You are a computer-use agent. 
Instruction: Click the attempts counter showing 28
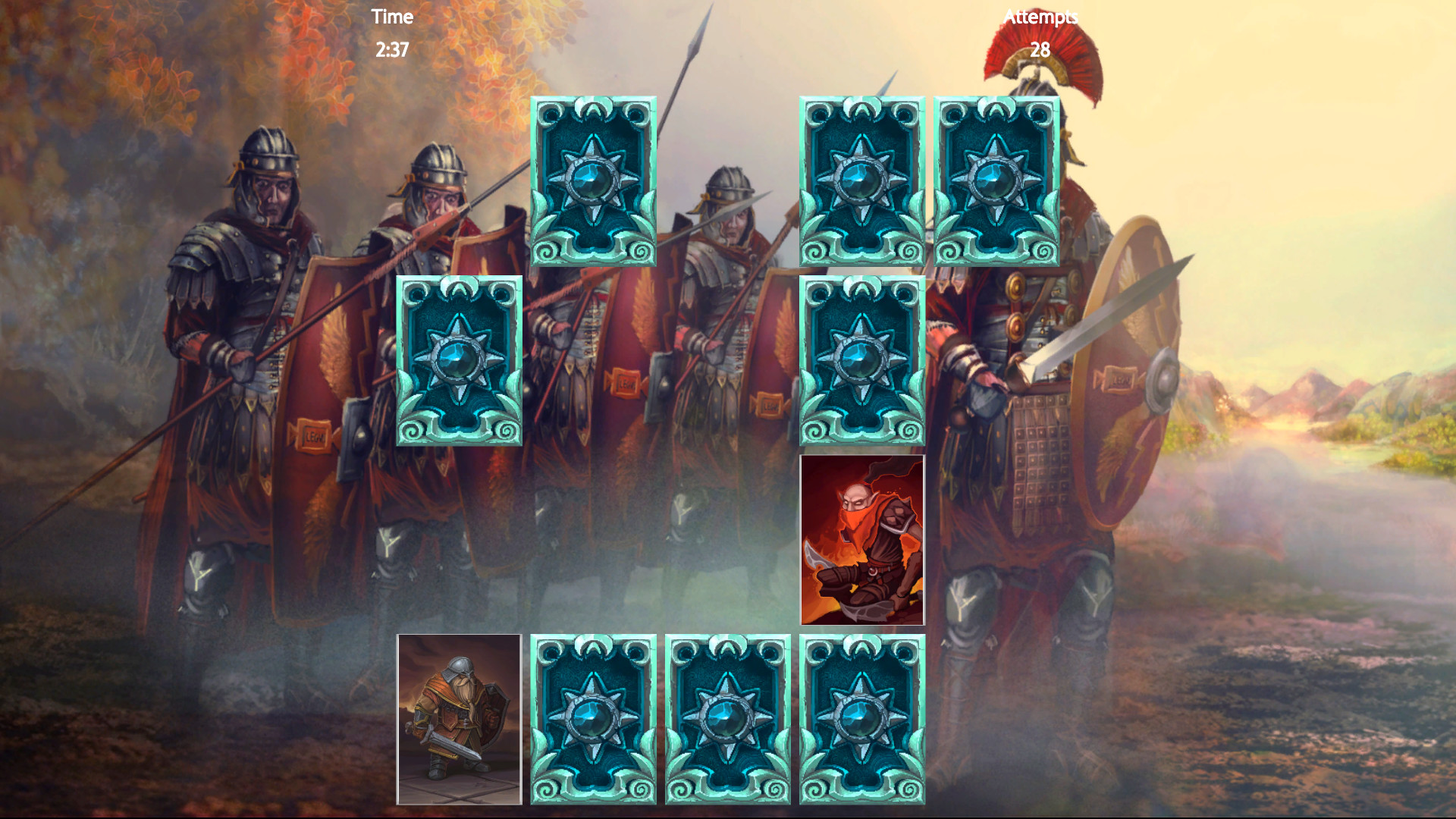tap(1040, 50)
